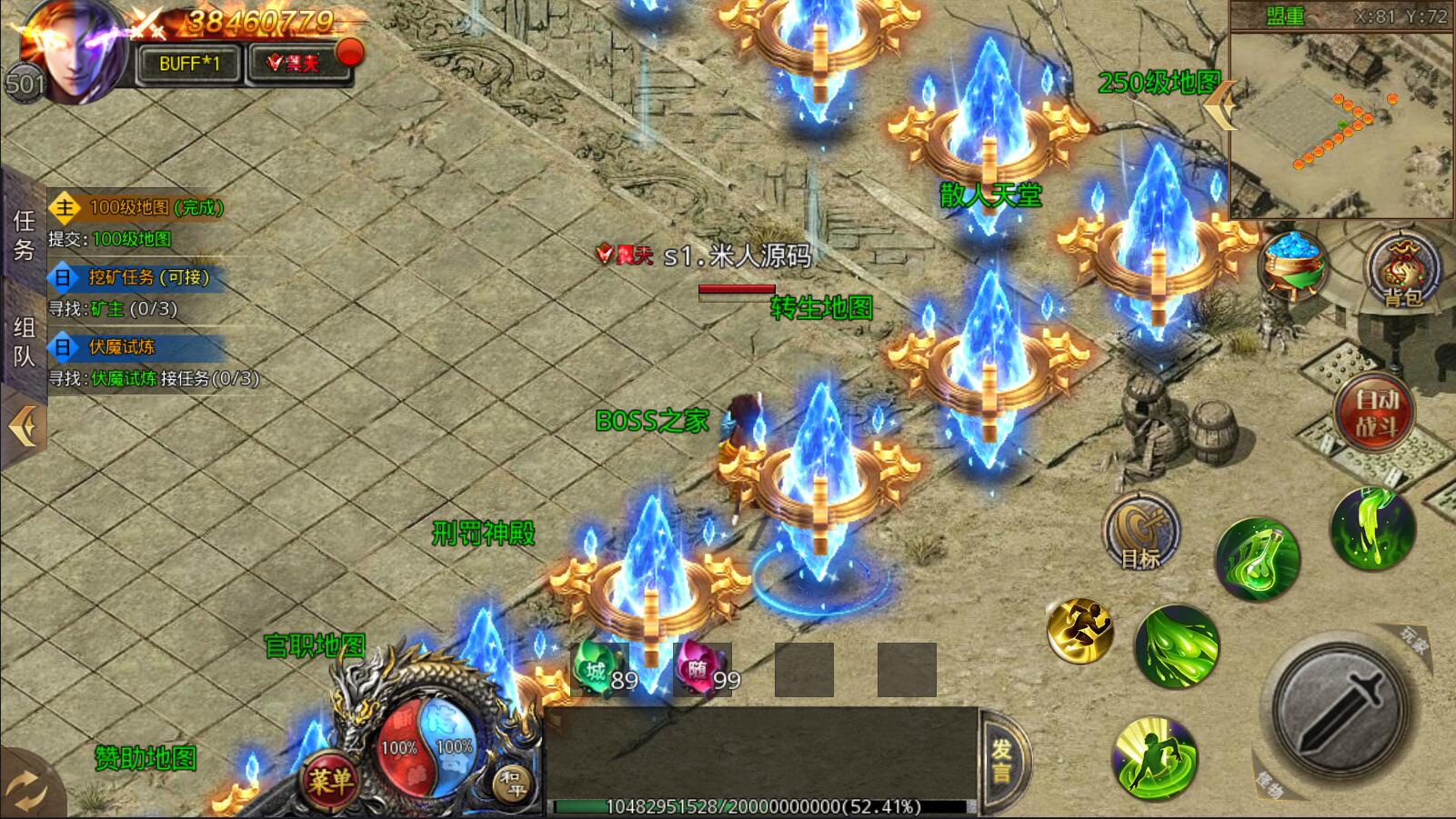Viewport: 1456px width, 819px height.
Task: Open the 菜单 menu button
Action: (x=329, y=780)
